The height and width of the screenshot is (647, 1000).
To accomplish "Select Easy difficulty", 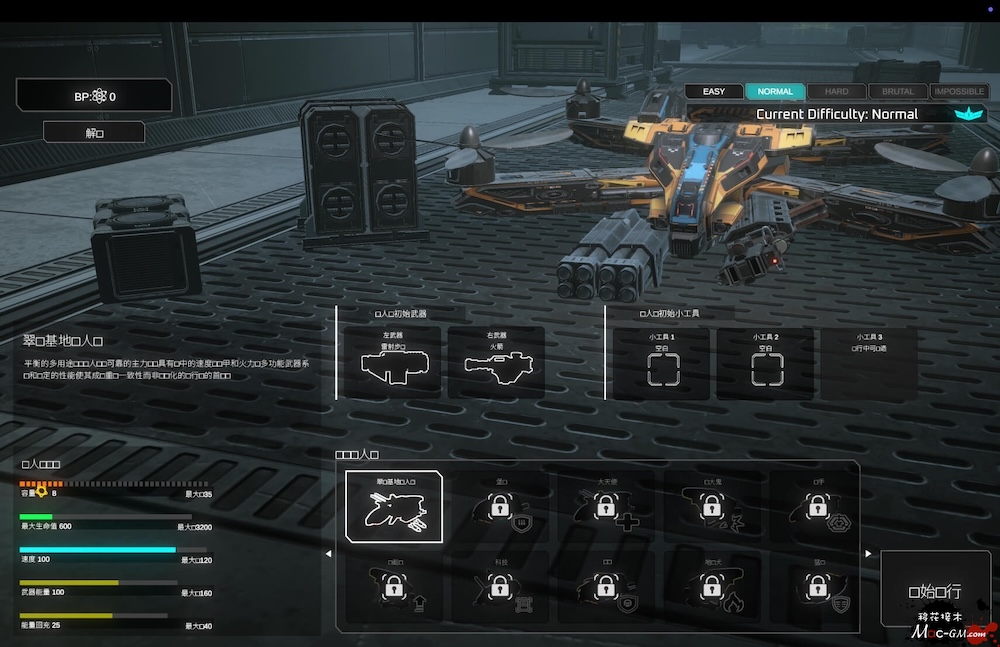I will coord(714,91).
